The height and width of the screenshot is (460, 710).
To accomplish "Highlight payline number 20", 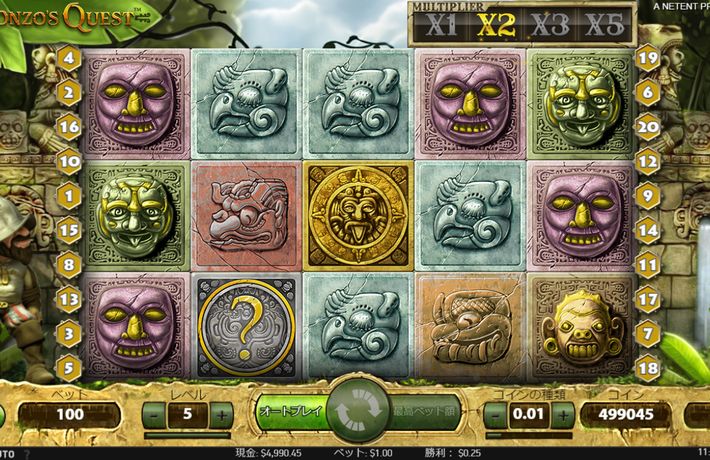I will tap(647, 126).
